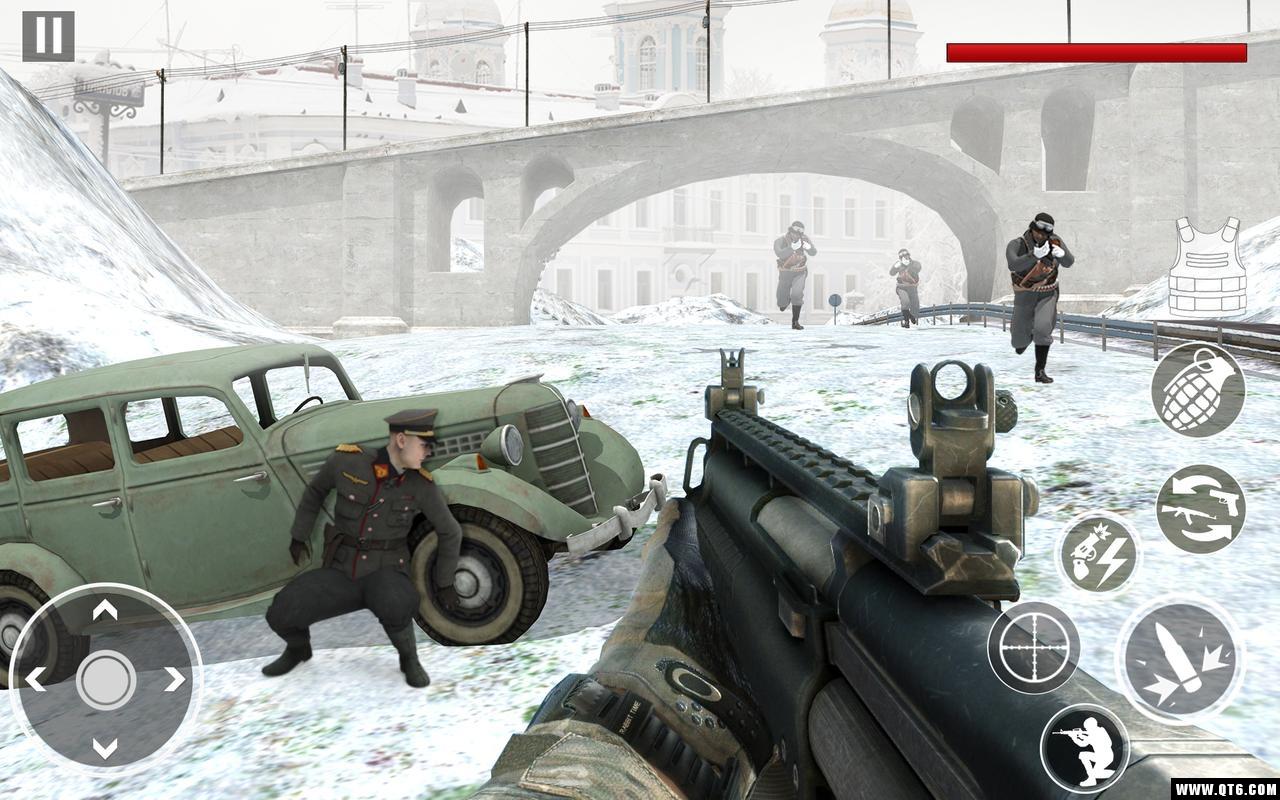
Task: Throw a grenade
Action: coord(1198,390)
